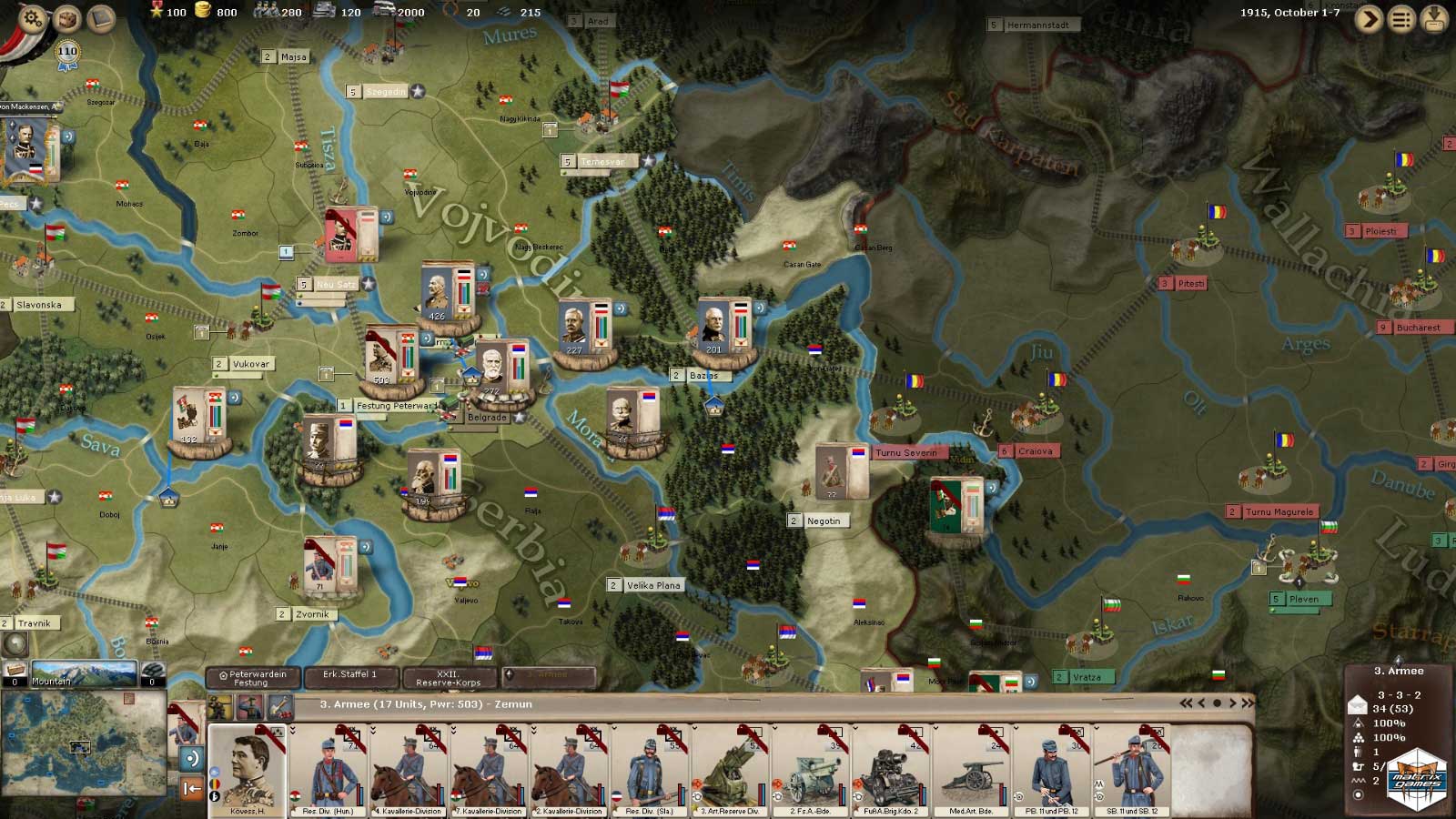Open the main menu list button
Viewport: 1456px width, 819px height.
(x=1401, y=19)
